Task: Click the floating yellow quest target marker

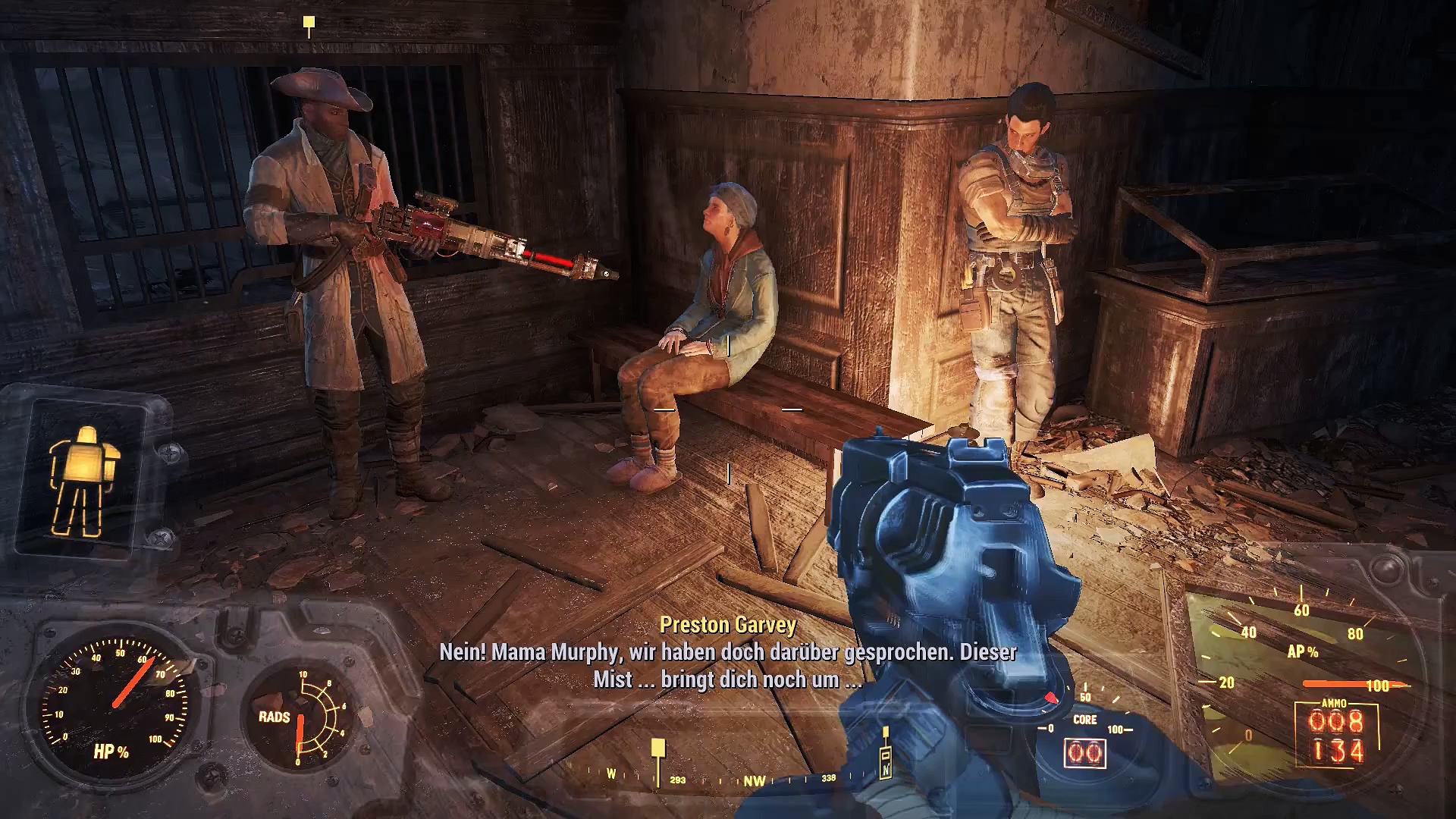Action: pos(309,25)
